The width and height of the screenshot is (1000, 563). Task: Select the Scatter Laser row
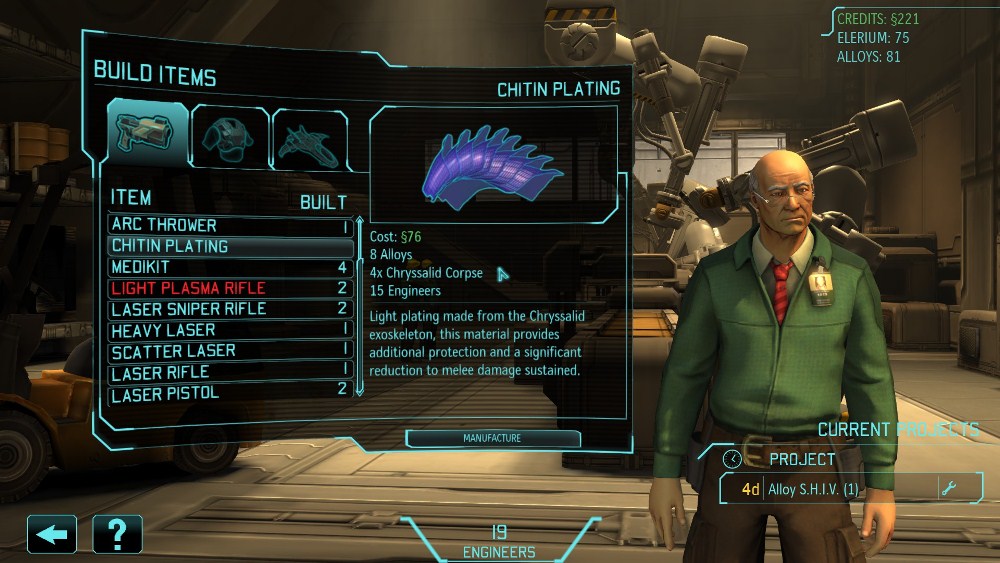230,352
